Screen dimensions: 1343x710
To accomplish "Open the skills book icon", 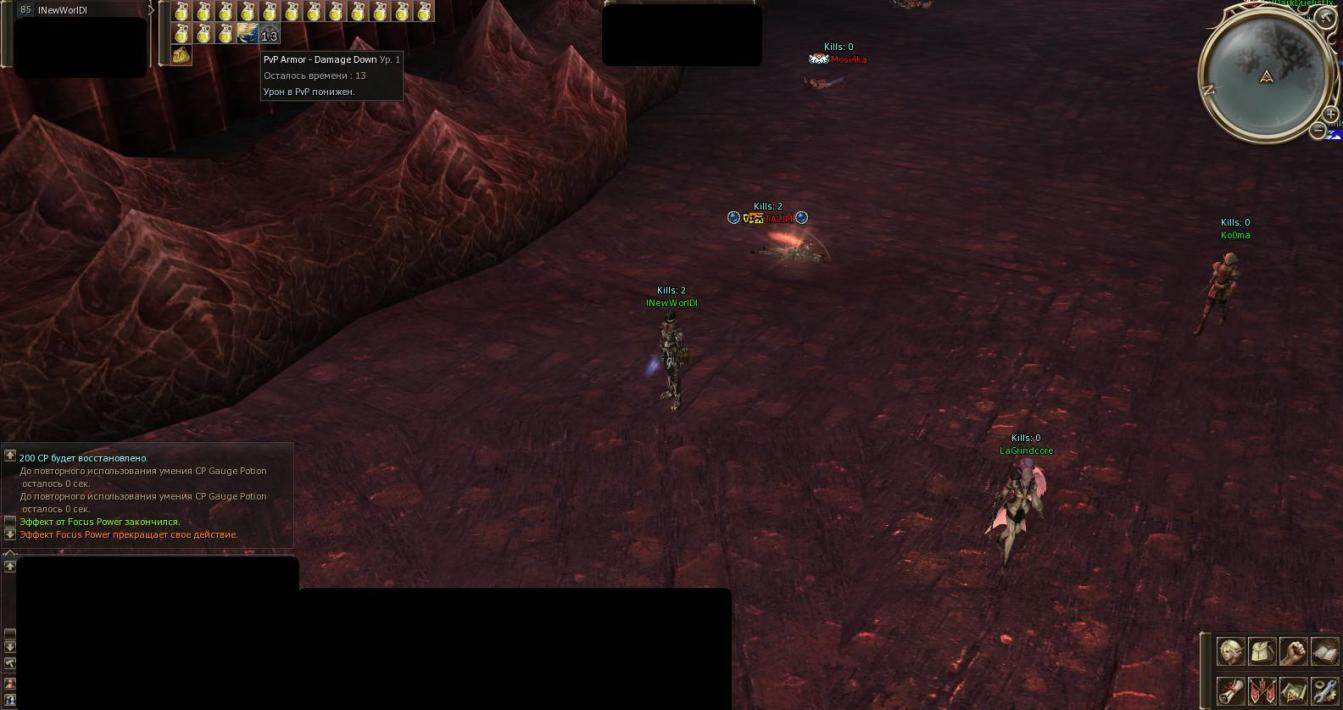I will click(x=1324, y=652).
